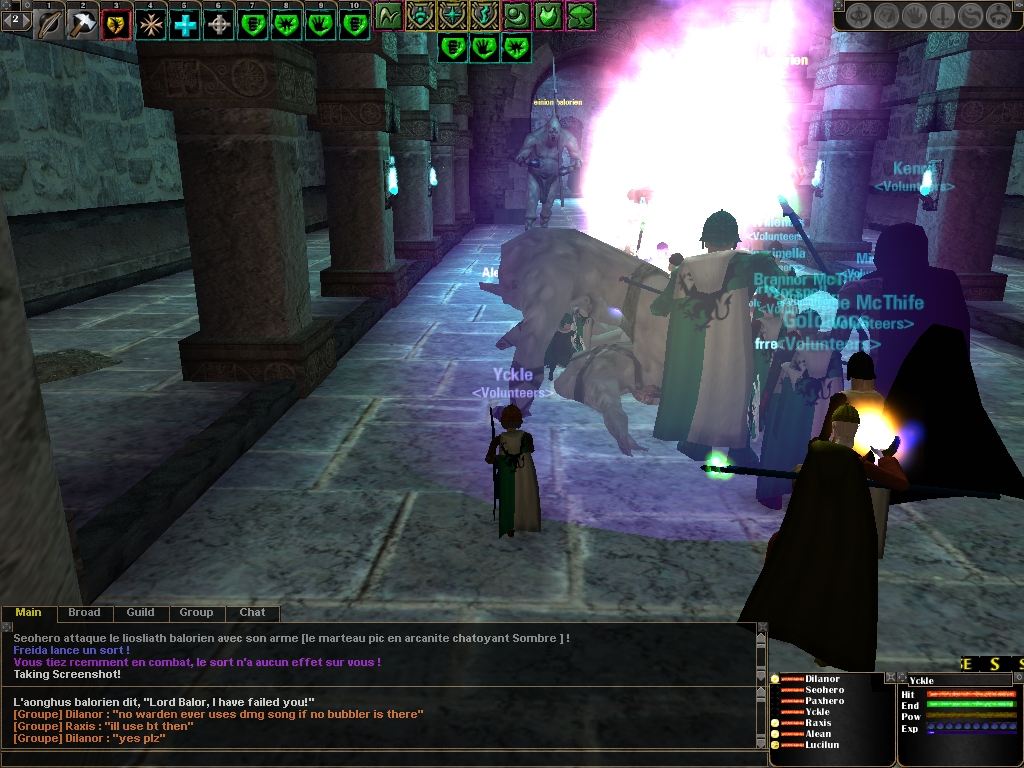Viewport: 1024px width, 768px height.
Task: Pick Seohero from the group list
Action: [x=824, y=690]
